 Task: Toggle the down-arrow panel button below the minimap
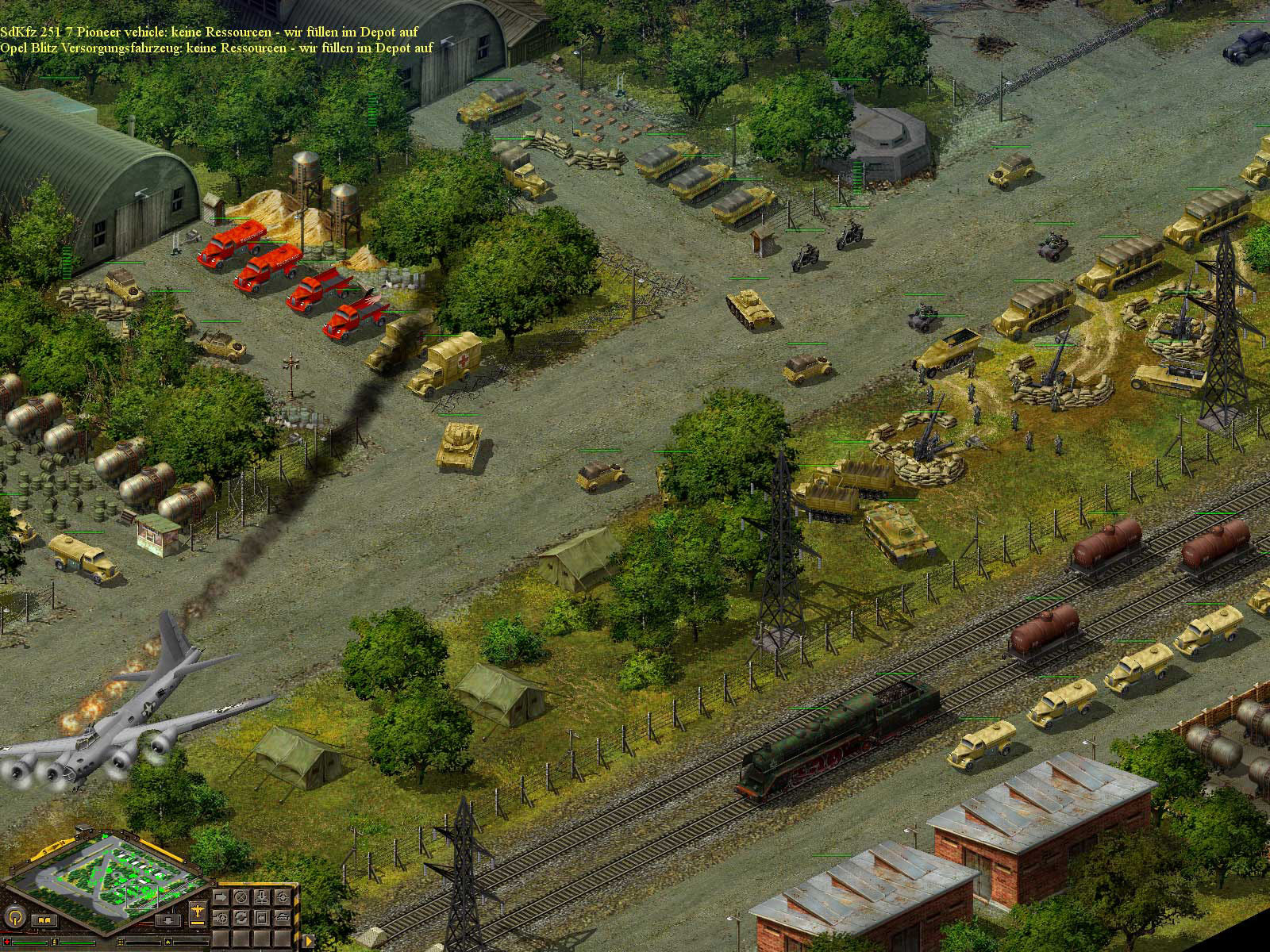click(168, 920)
